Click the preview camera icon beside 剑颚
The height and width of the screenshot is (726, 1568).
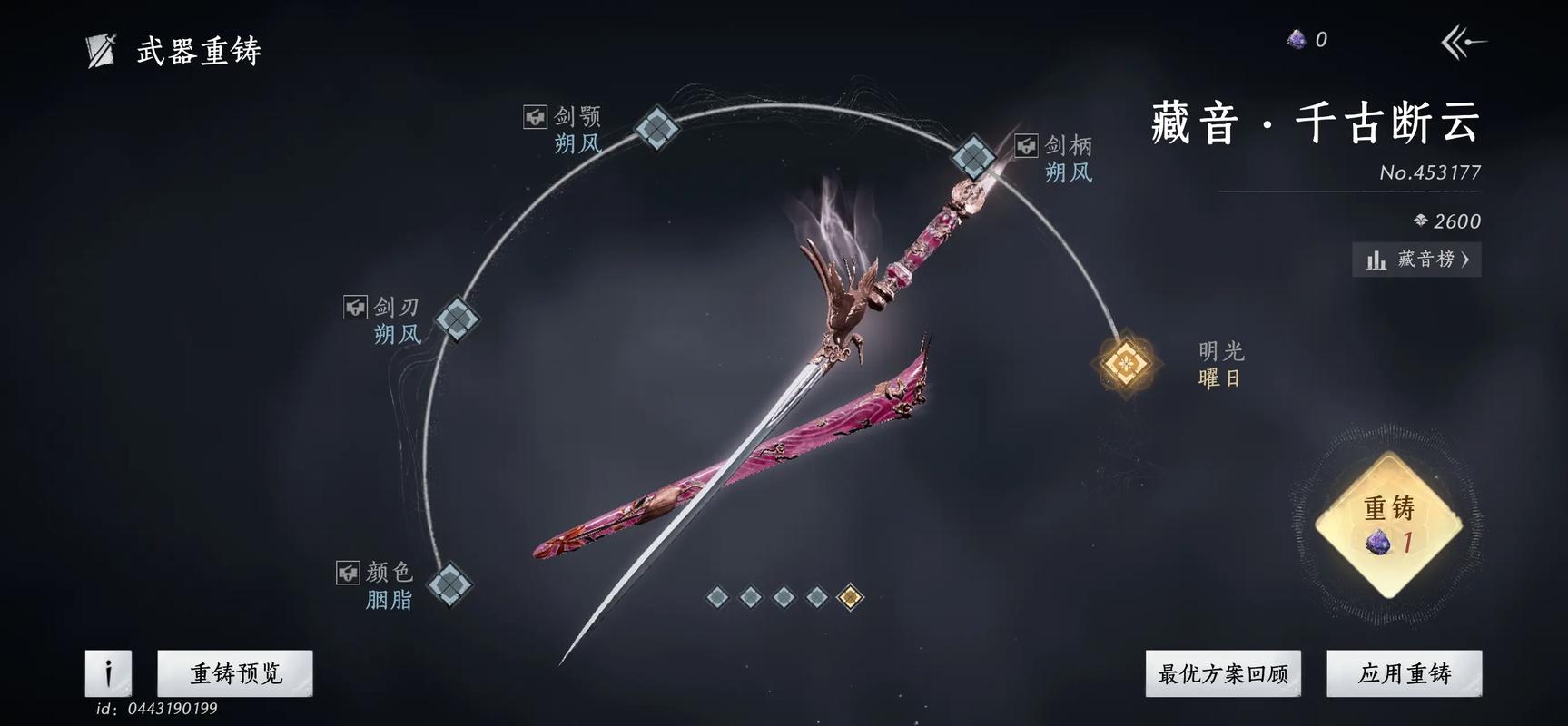click(x=535, y=116)
